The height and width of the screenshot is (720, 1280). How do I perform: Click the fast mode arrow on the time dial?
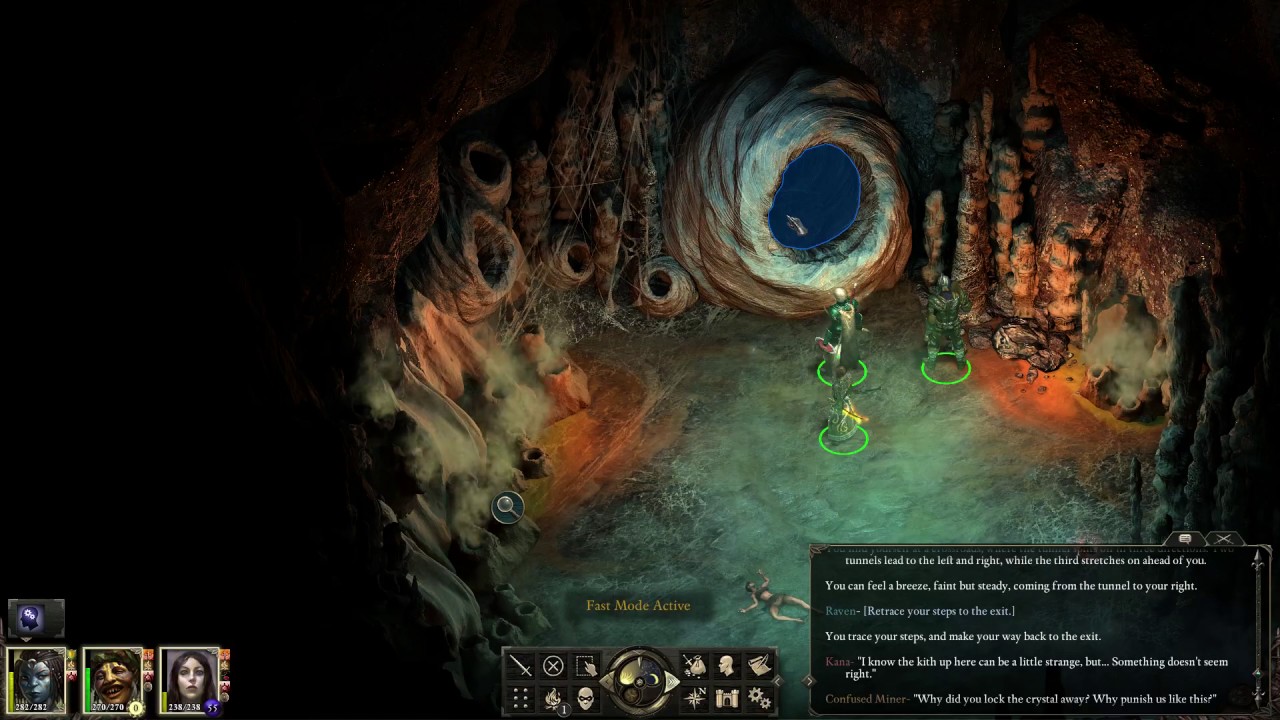pyautogui.click(x=672, y=682)
